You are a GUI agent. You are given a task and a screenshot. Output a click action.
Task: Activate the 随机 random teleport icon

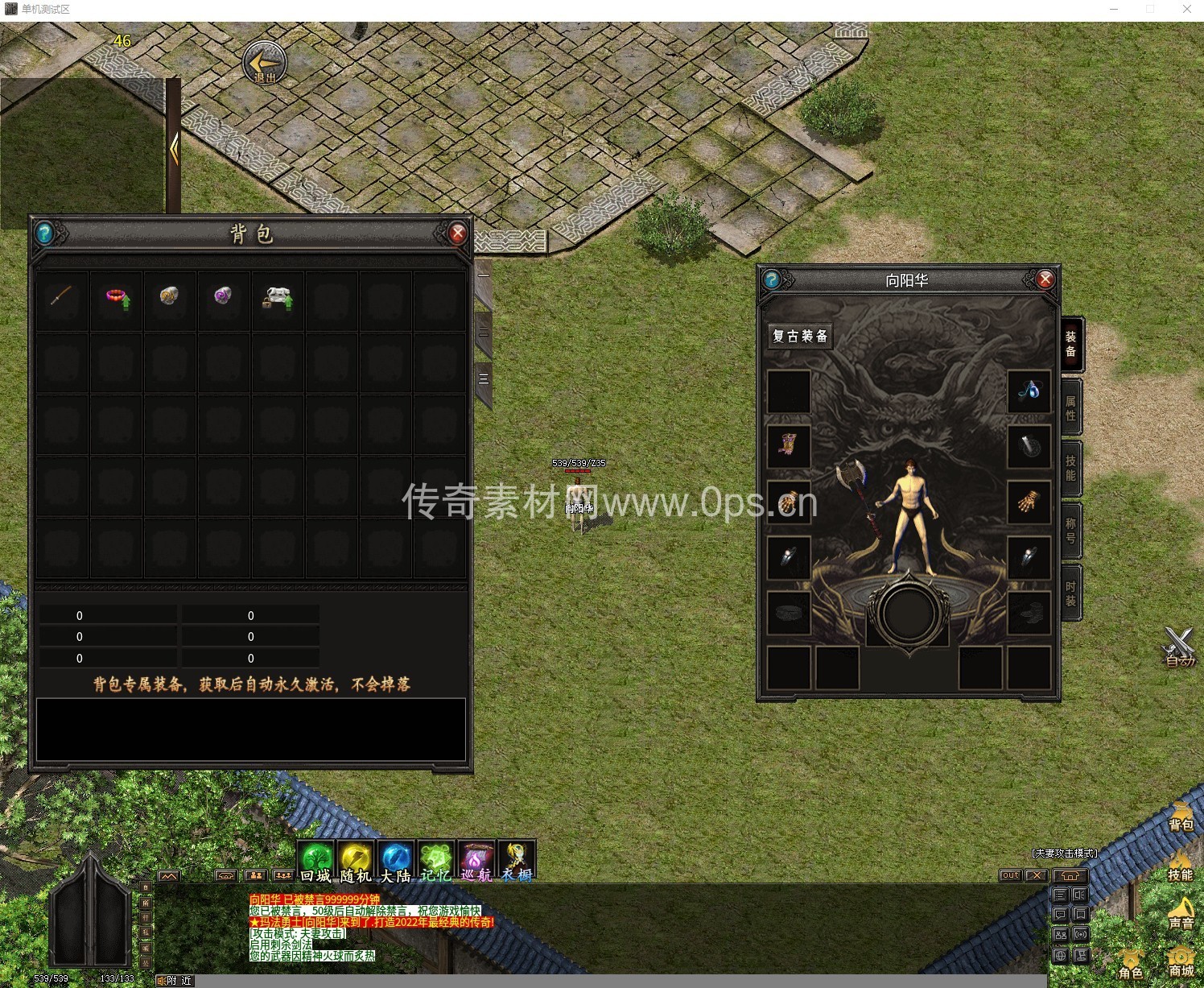pyautogui.click(x=356, y=862)
